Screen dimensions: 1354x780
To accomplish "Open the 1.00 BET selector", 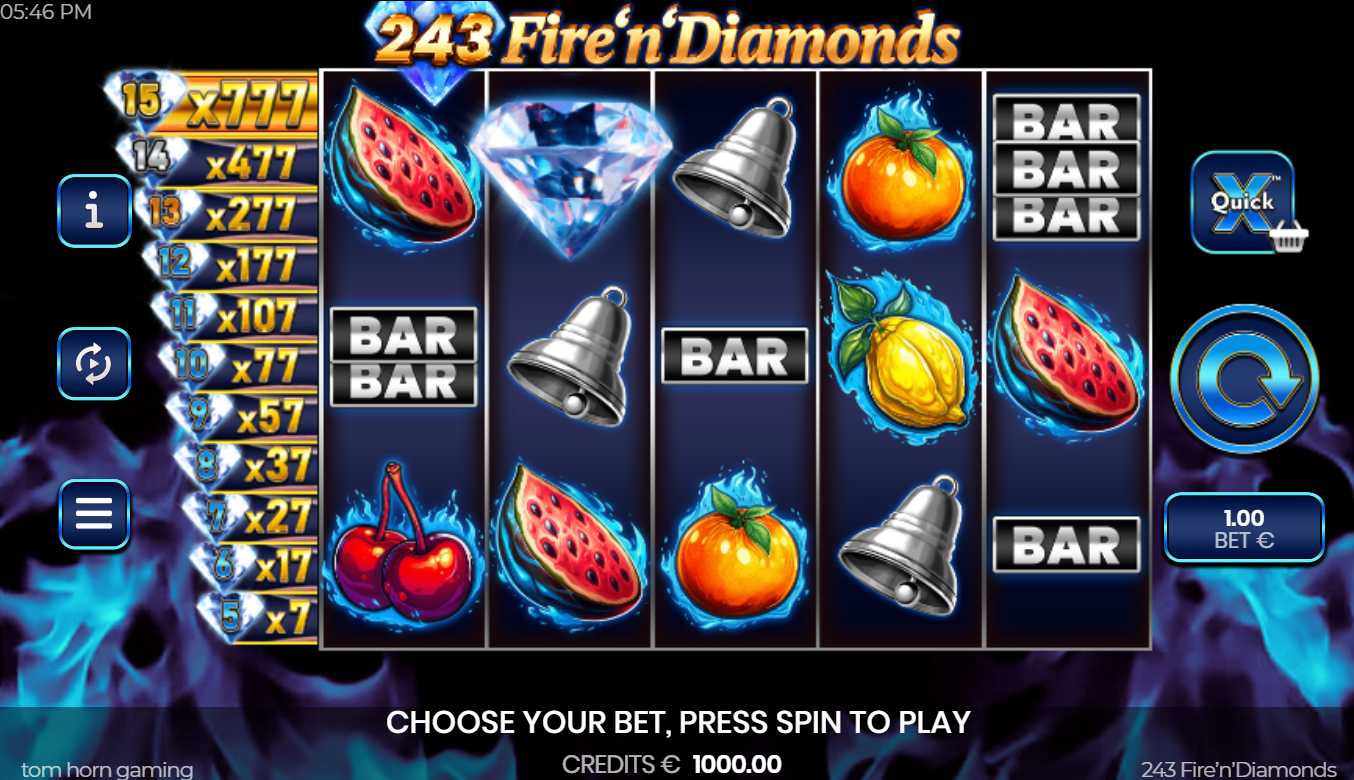I will pyautogui.click(x=1244, y=528).
